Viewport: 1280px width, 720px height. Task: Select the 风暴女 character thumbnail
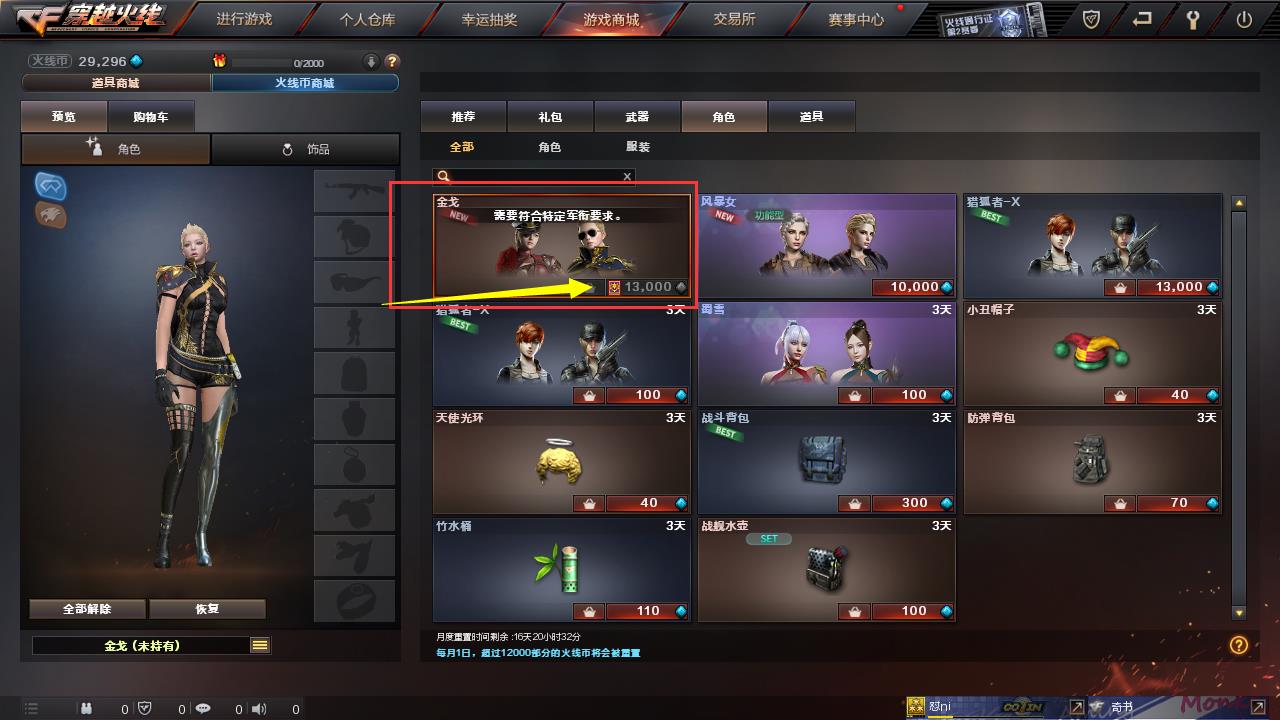click(825, 243)
